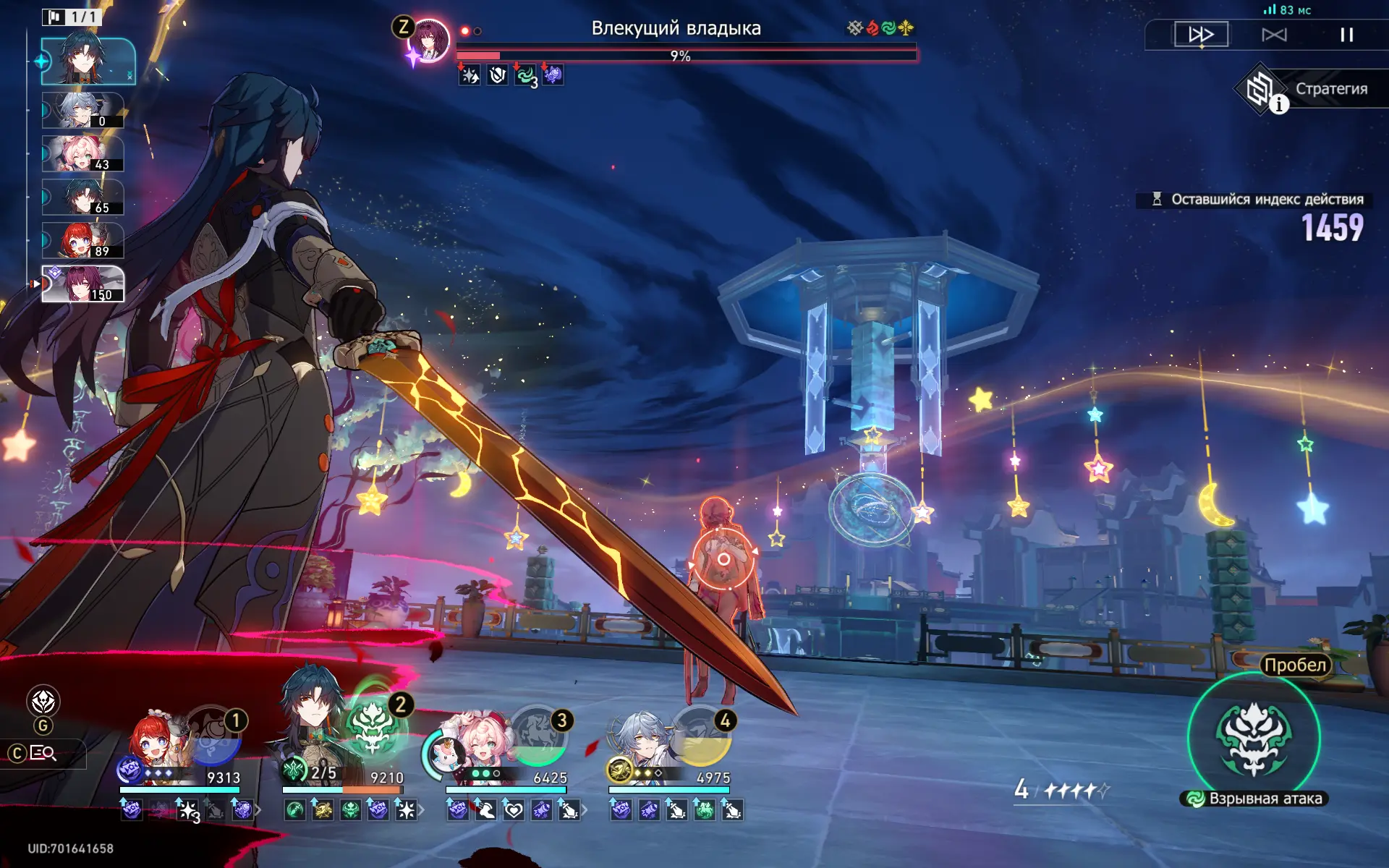Toggle the double-speed battle button
Screen dimensions: 1389x868
point(1201,34)
